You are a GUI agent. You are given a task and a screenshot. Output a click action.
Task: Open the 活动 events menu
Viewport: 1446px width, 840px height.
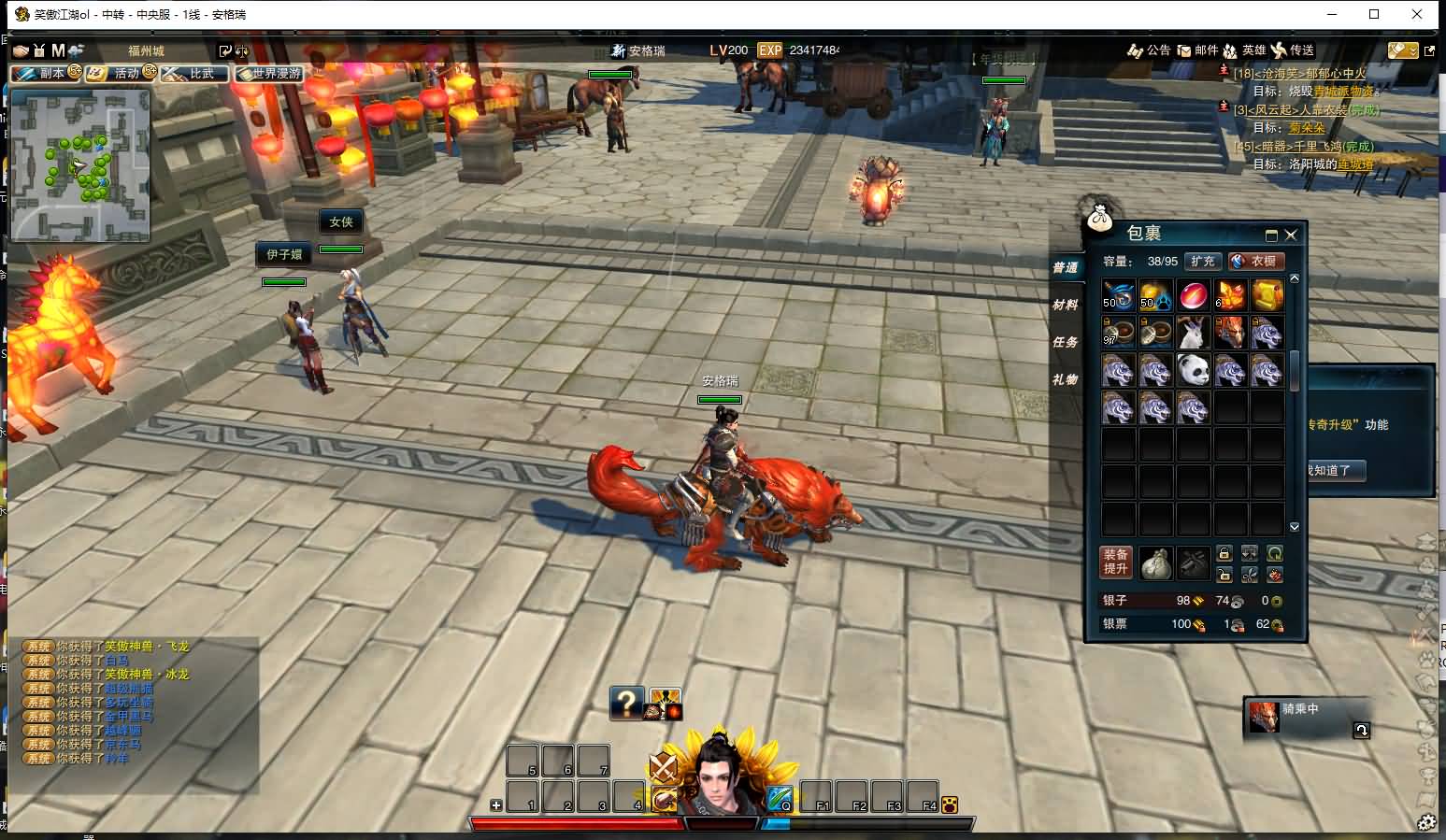tap(121, 73)
